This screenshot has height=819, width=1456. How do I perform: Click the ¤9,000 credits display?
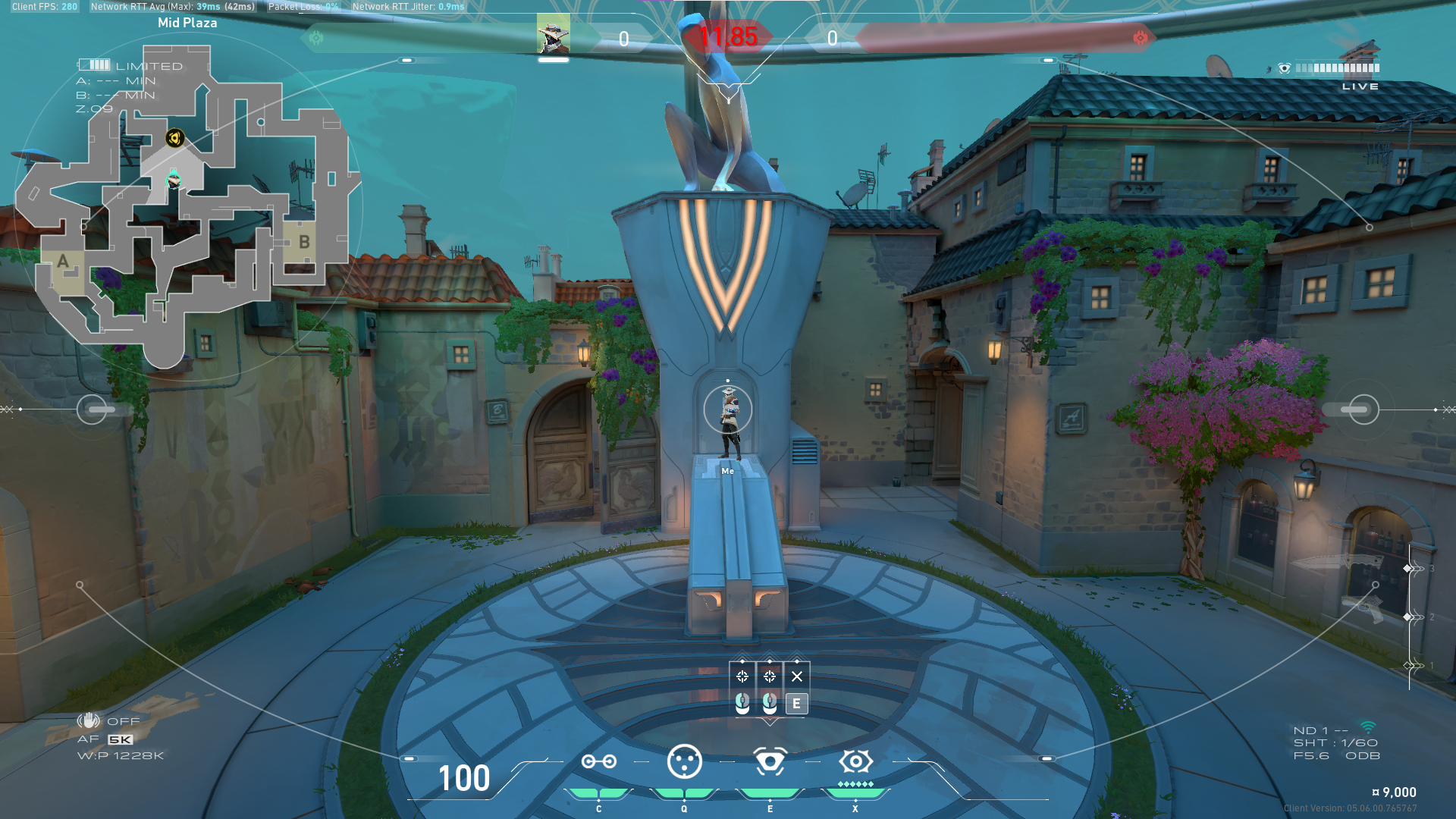click(1395, 792)
